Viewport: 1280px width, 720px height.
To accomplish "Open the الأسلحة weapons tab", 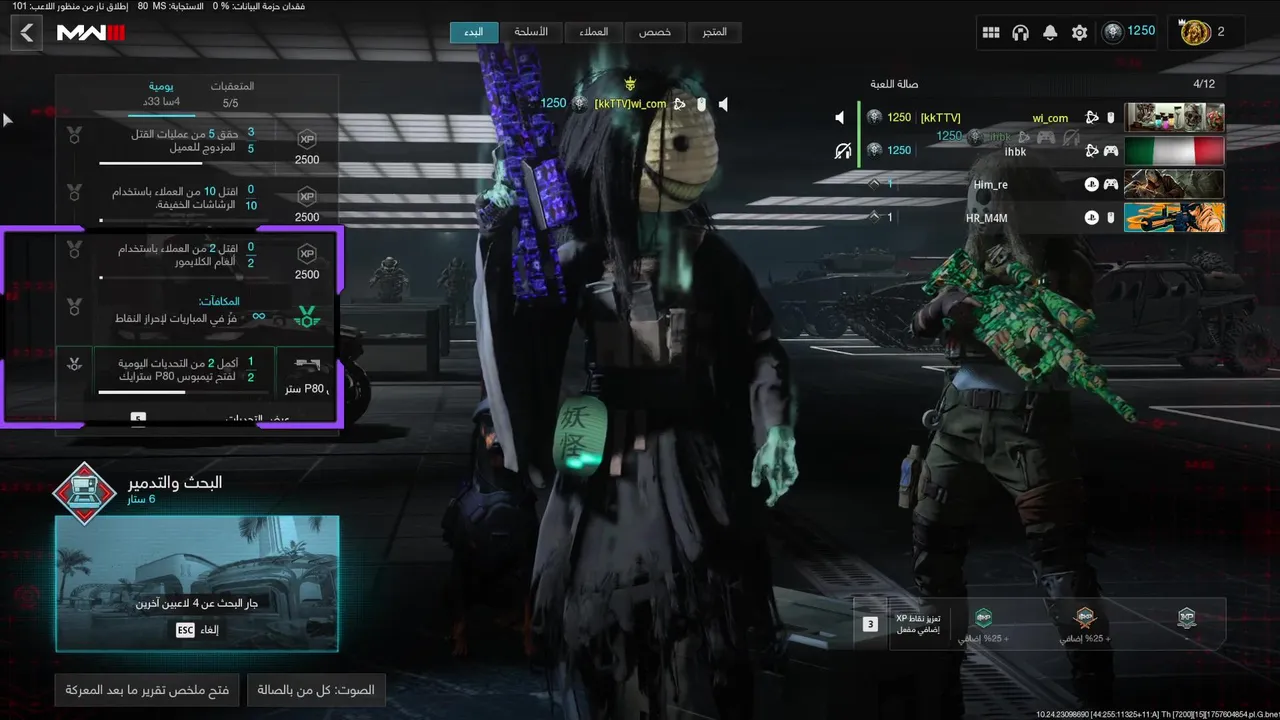I will pyautogui.click(x=531, y=32).
